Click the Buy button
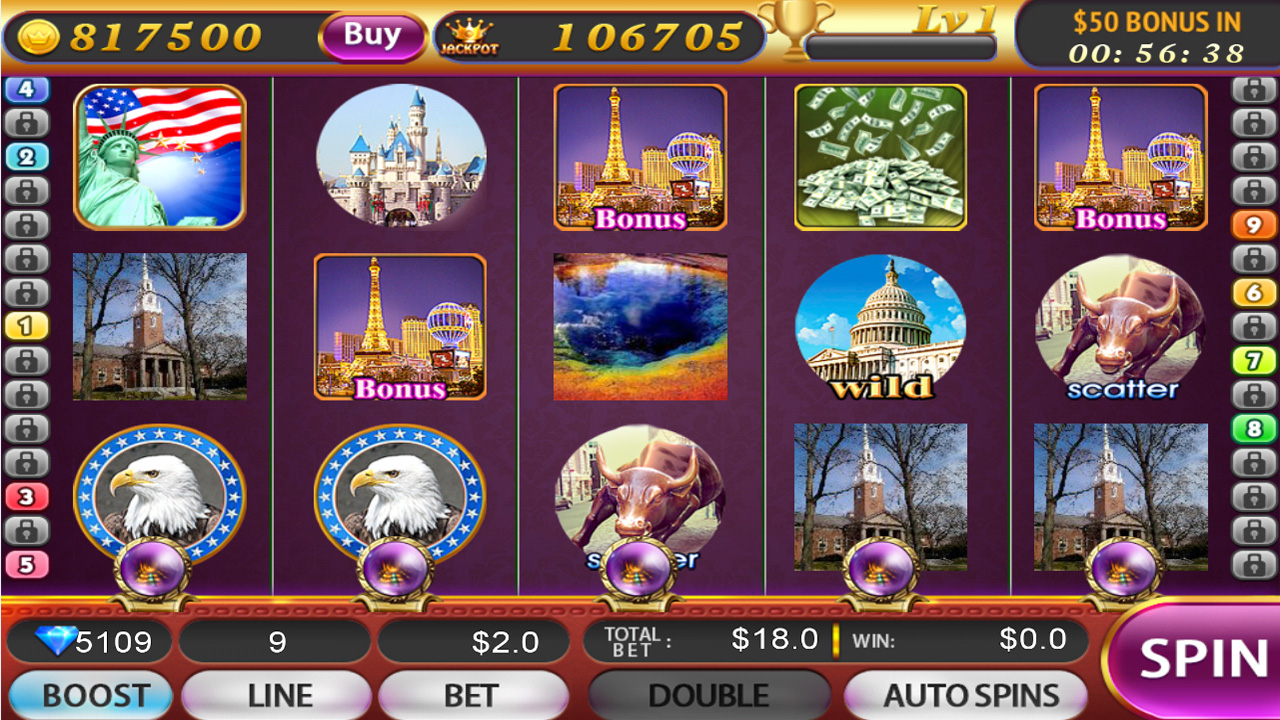 tap(370, 35)
